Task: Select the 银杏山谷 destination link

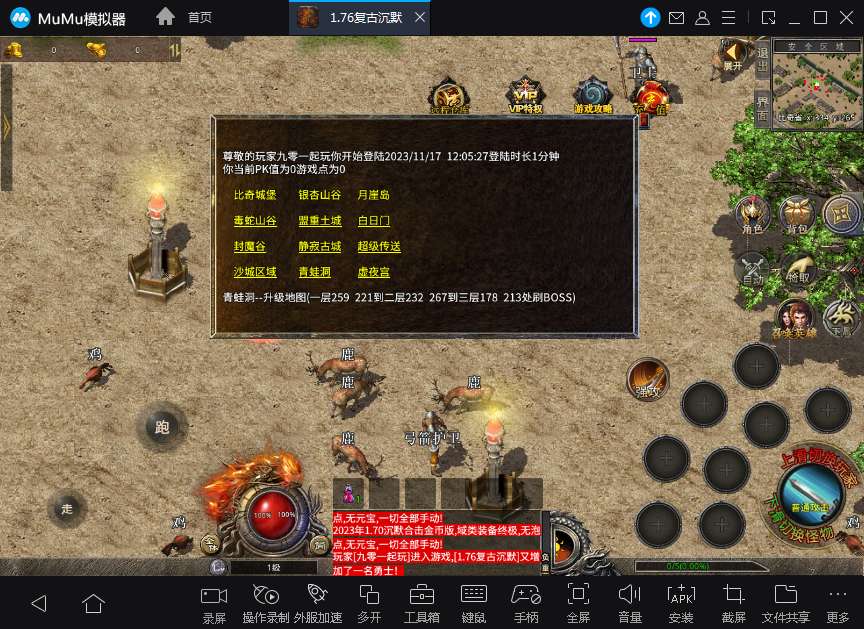Action: pyautogui.click(x=320, y=195)
